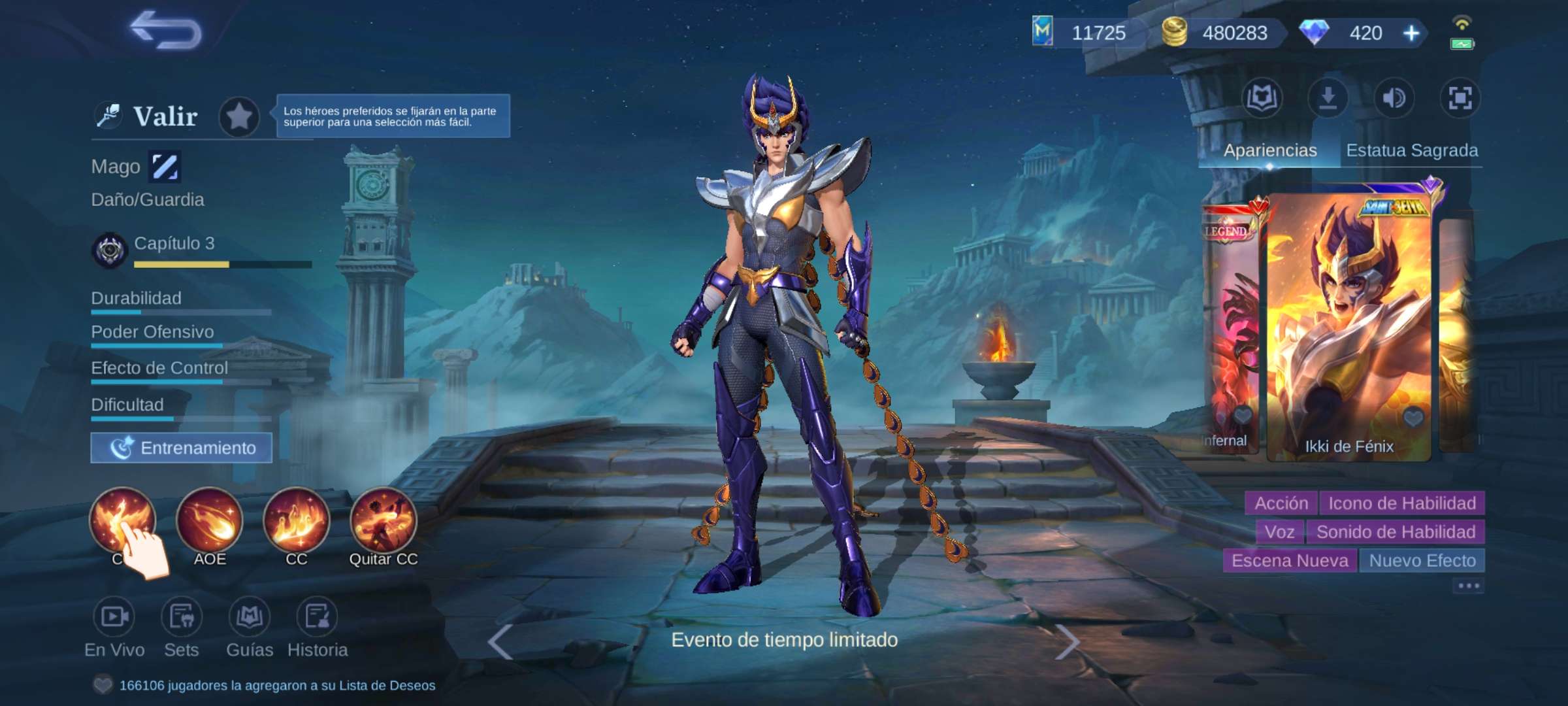
Task: Start Entrenamiento practice mode
Action: point(181,448)
